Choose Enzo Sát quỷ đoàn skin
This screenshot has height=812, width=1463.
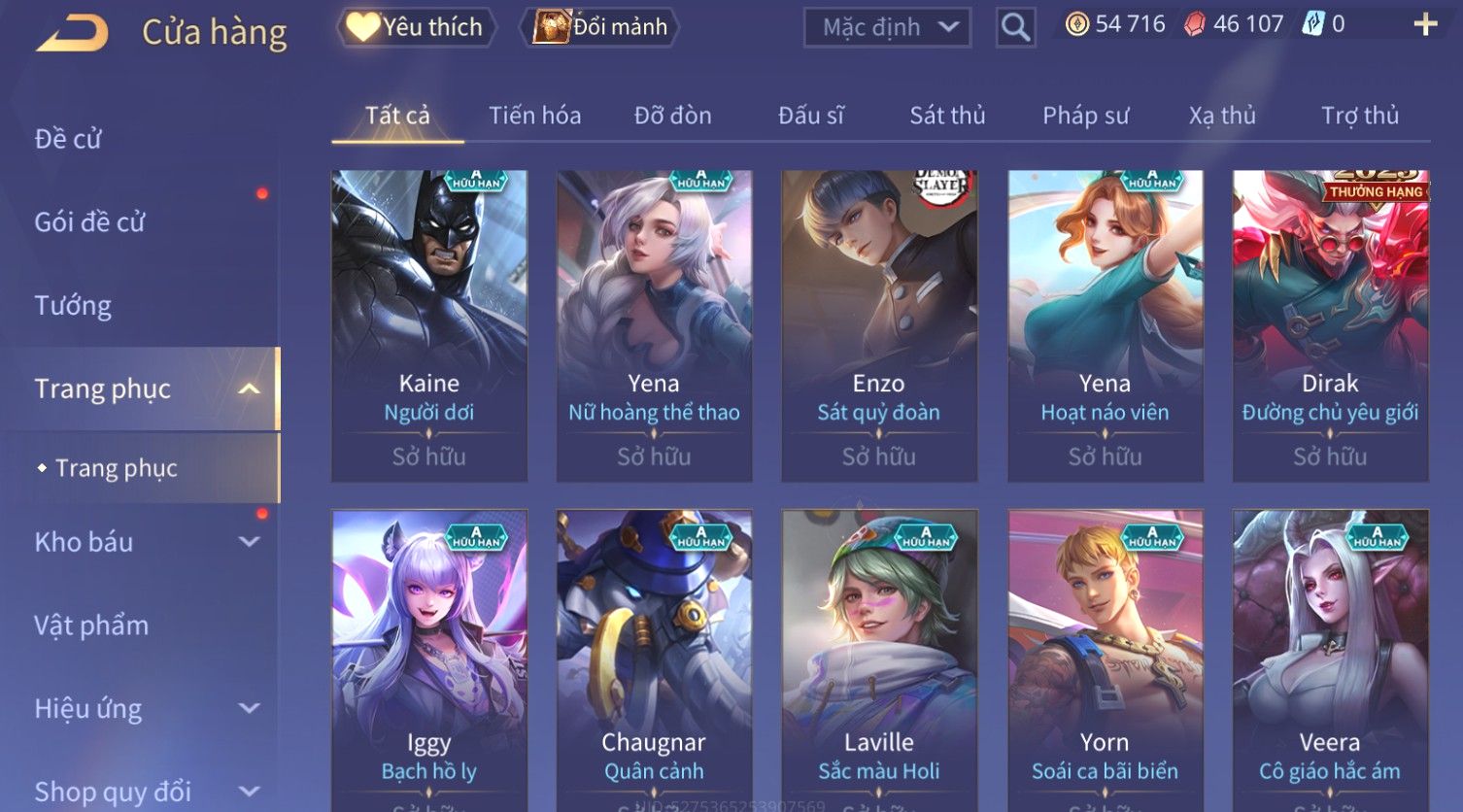879,325
